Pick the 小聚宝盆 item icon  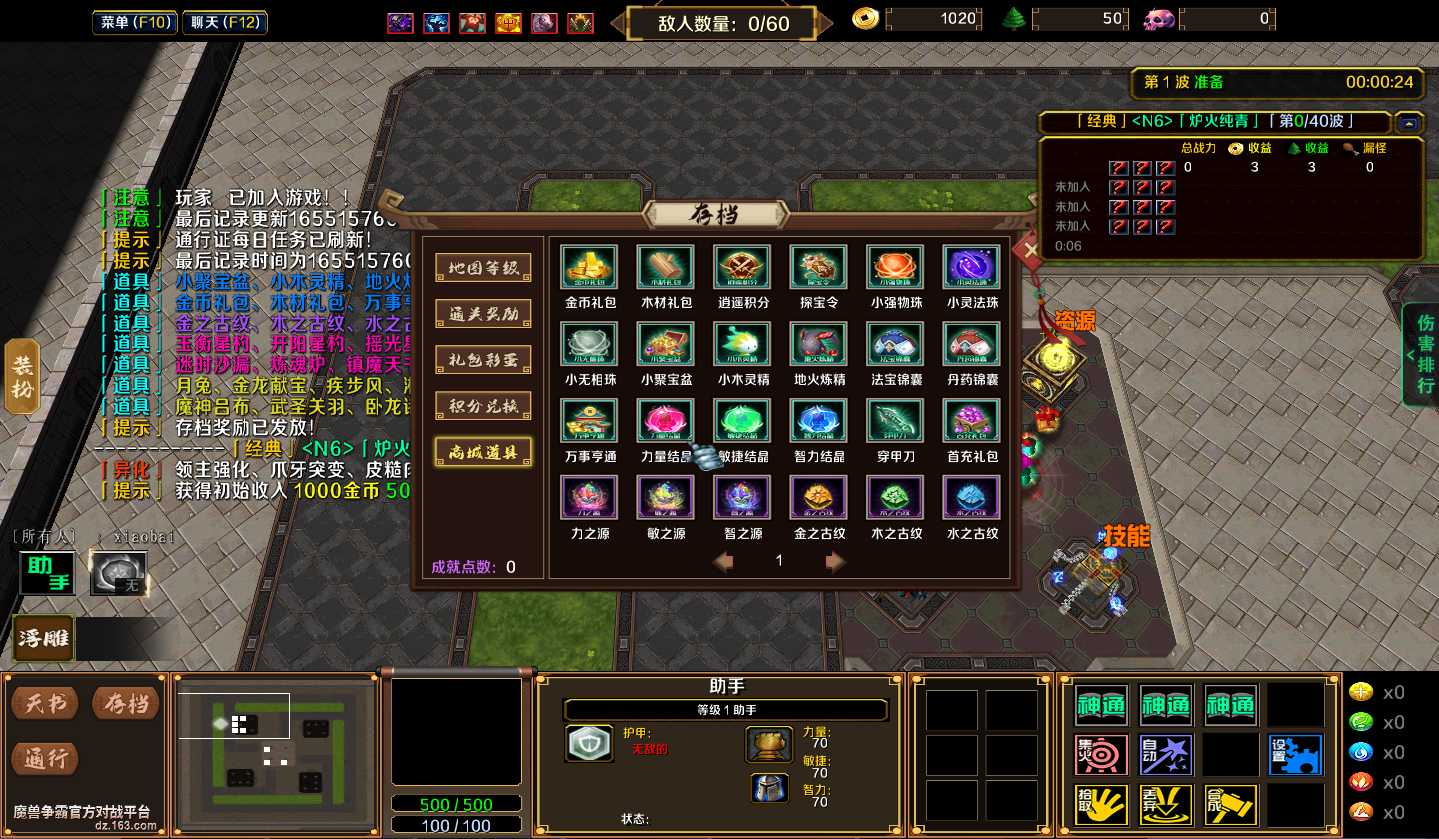click(666, 345)
